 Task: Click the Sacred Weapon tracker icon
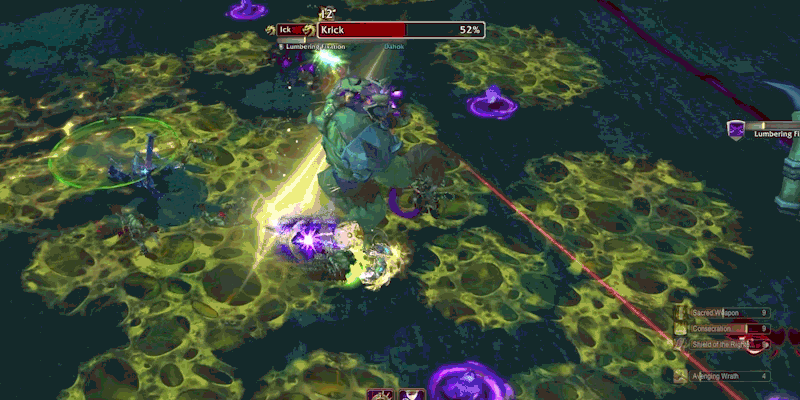click(x=682, y=313)
